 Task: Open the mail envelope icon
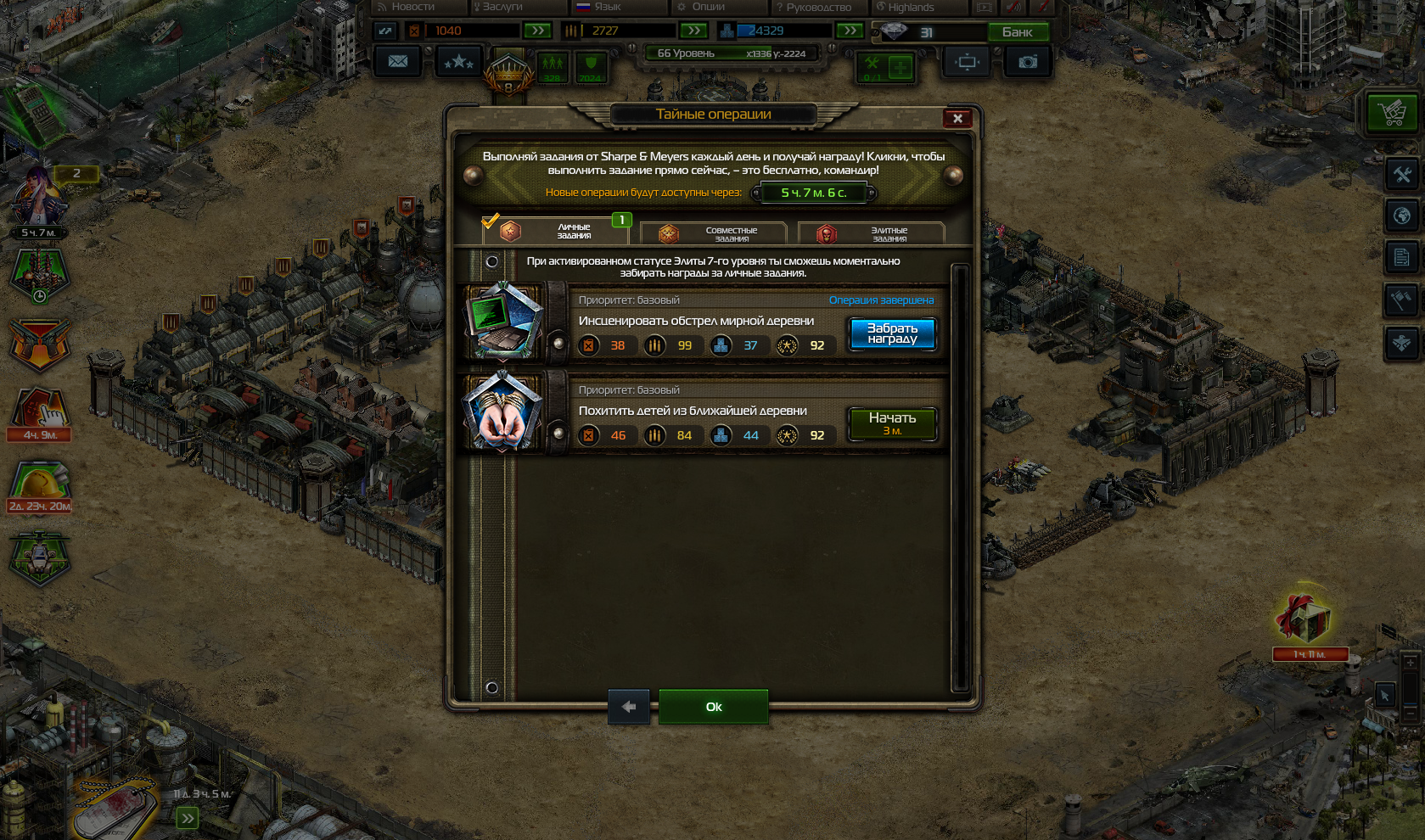click(x=397, y=62)
